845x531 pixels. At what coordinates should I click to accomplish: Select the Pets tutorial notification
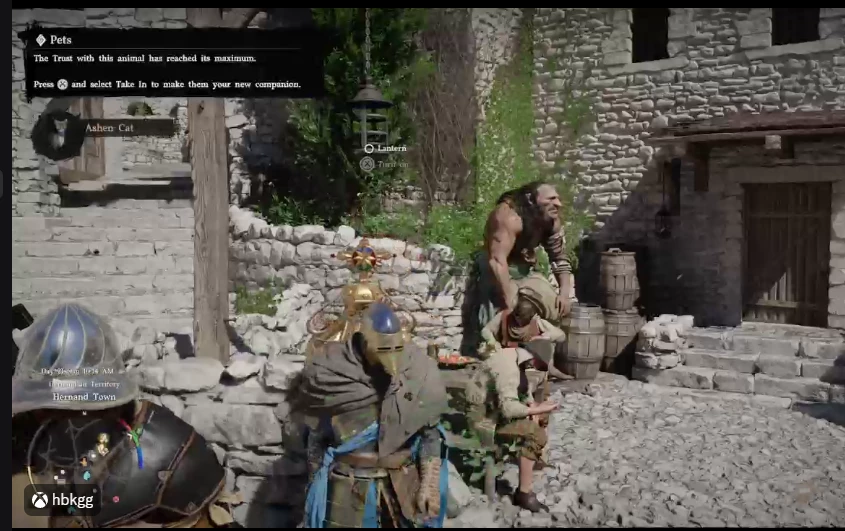[x=172, y=62]
